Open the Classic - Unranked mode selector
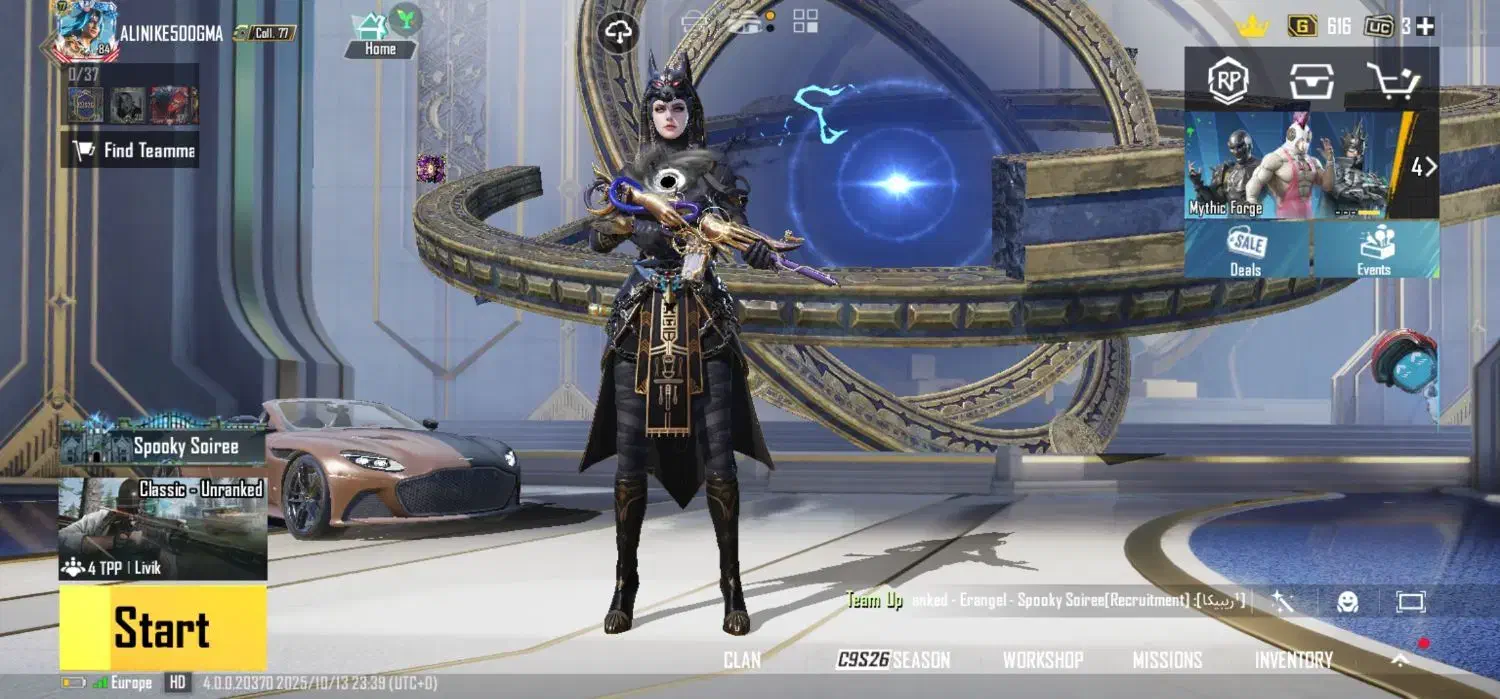Viewport: 1500px width, 699px height. pos(163,528)
